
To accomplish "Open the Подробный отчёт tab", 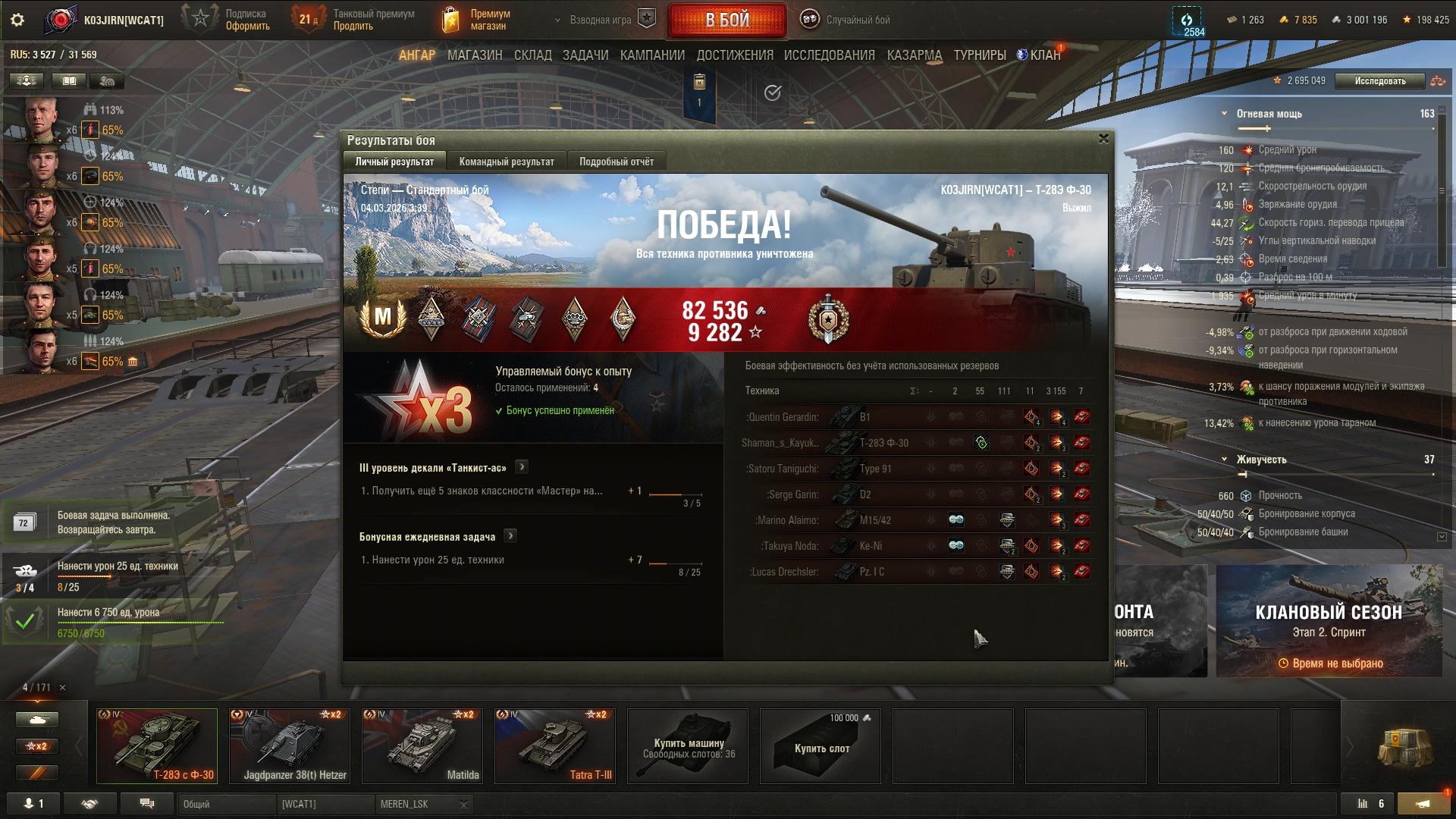I will (x=616, y=162).
